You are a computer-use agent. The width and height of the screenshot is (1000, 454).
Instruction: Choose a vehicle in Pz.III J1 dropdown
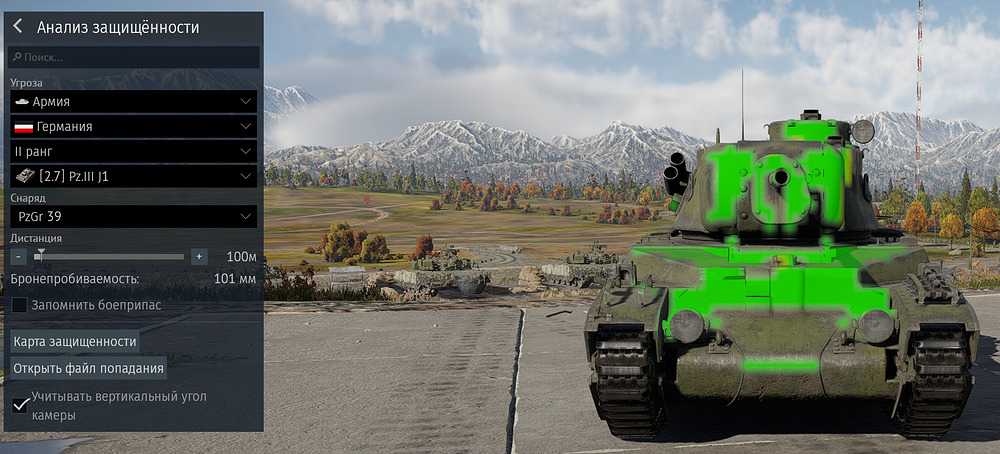[x=133, y=176]
